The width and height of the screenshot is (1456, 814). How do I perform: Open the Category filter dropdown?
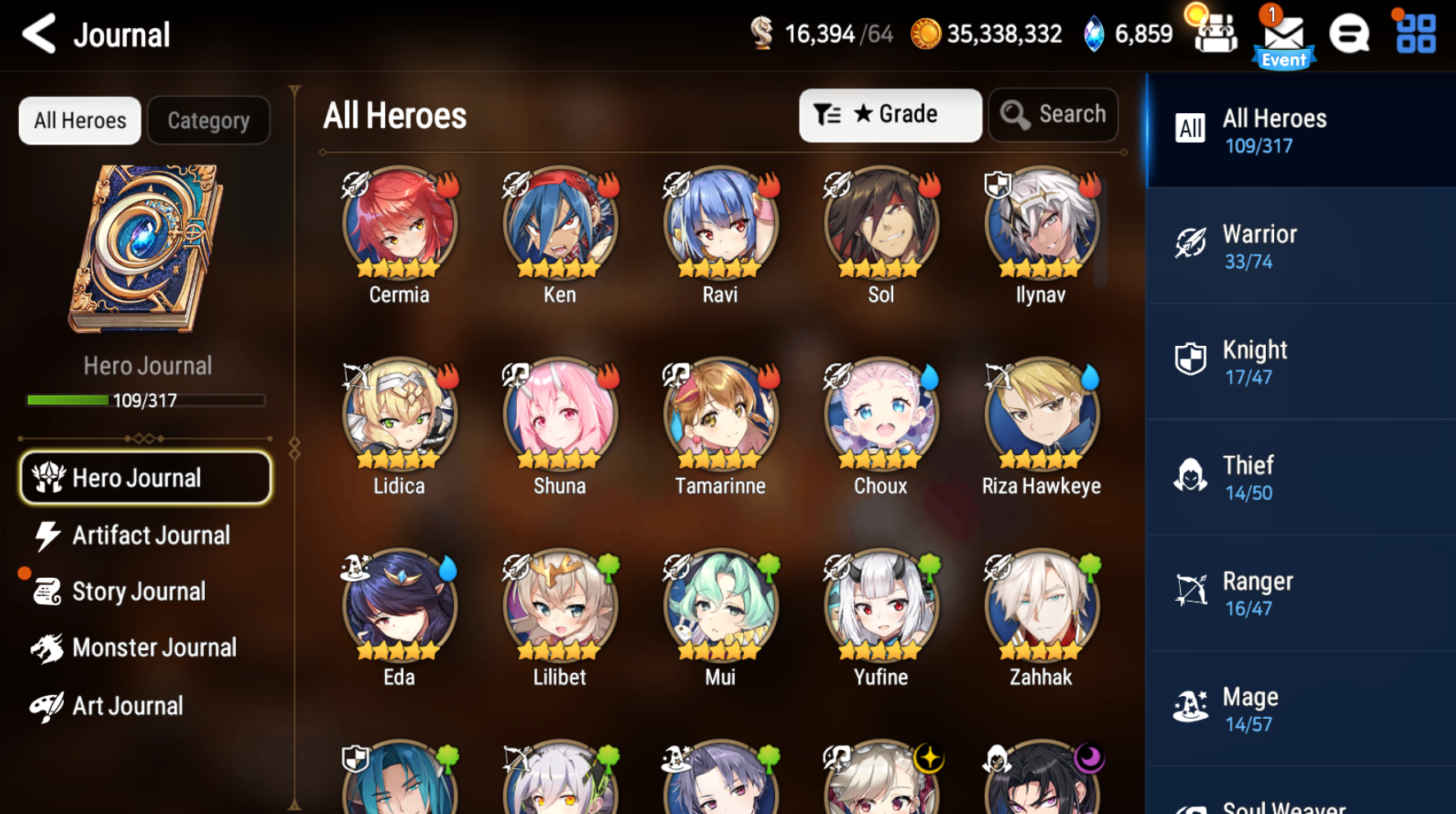[209, 120]
